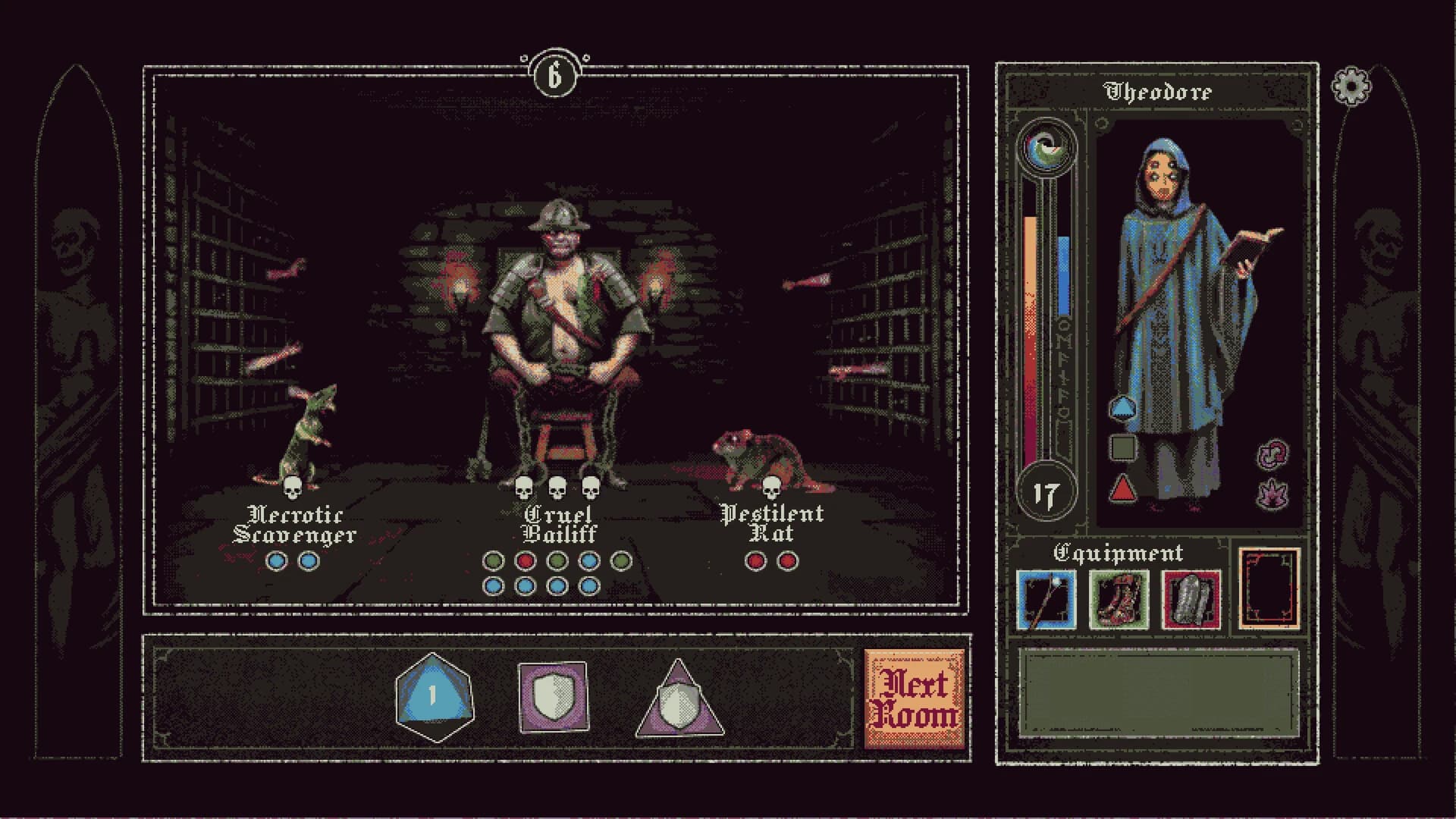Open the settings gear in top-right corner
This screenshot has height=819, width=1456.
click(x=1353, y=86)
